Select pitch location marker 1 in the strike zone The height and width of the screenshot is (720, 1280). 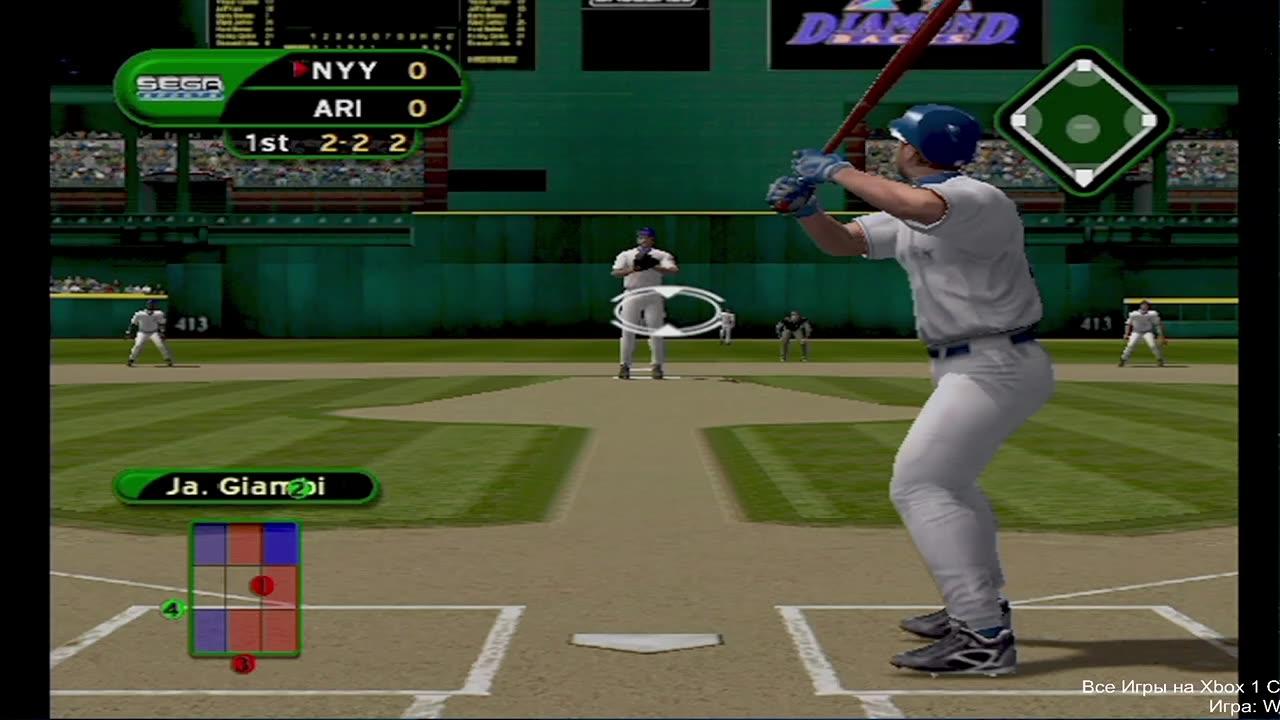[262, 585]
